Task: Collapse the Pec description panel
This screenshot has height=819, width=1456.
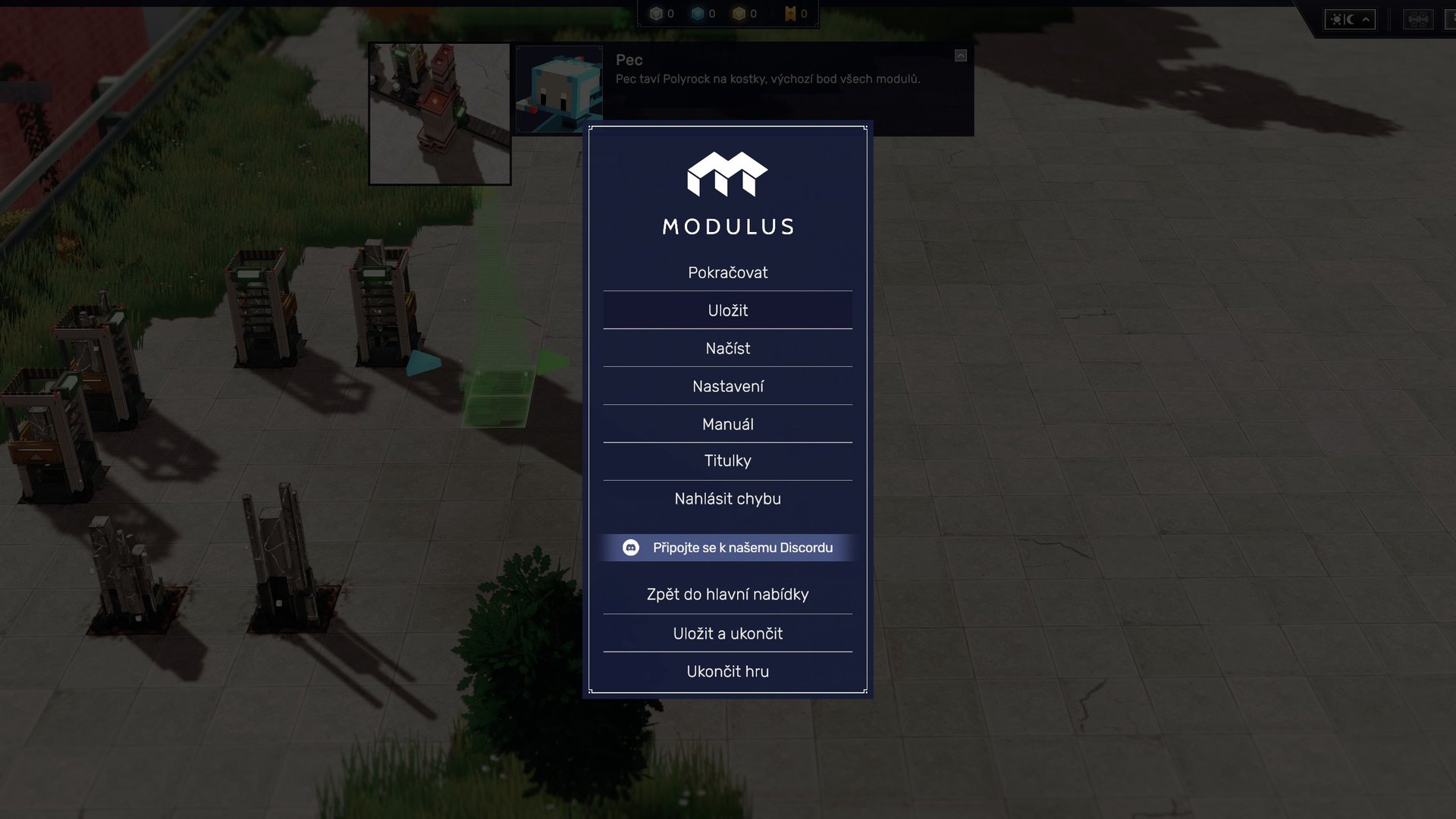Action: [x=961, y=55]
